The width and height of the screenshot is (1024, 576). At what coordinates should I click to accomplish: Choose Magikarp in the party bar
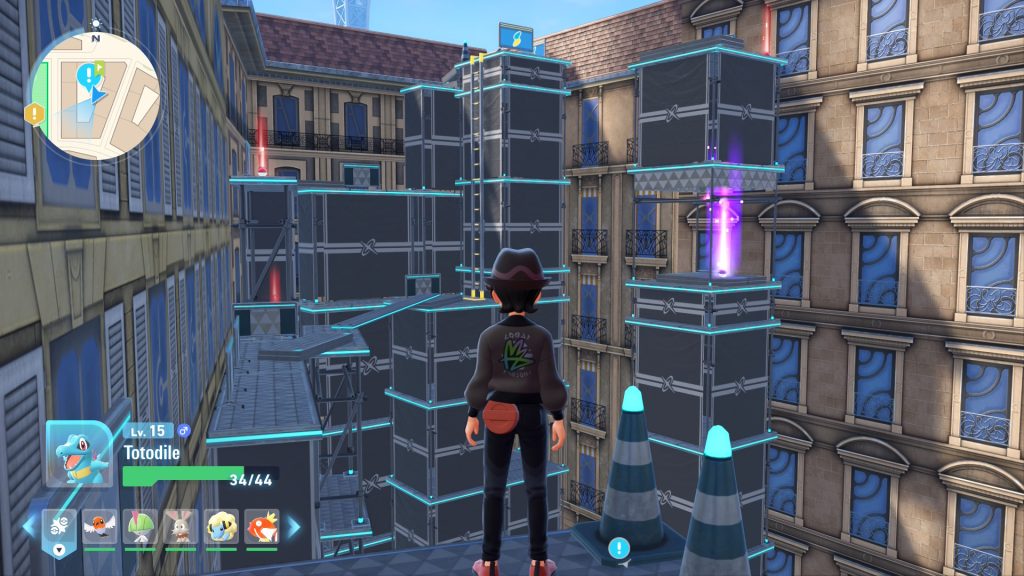[261, 526]
